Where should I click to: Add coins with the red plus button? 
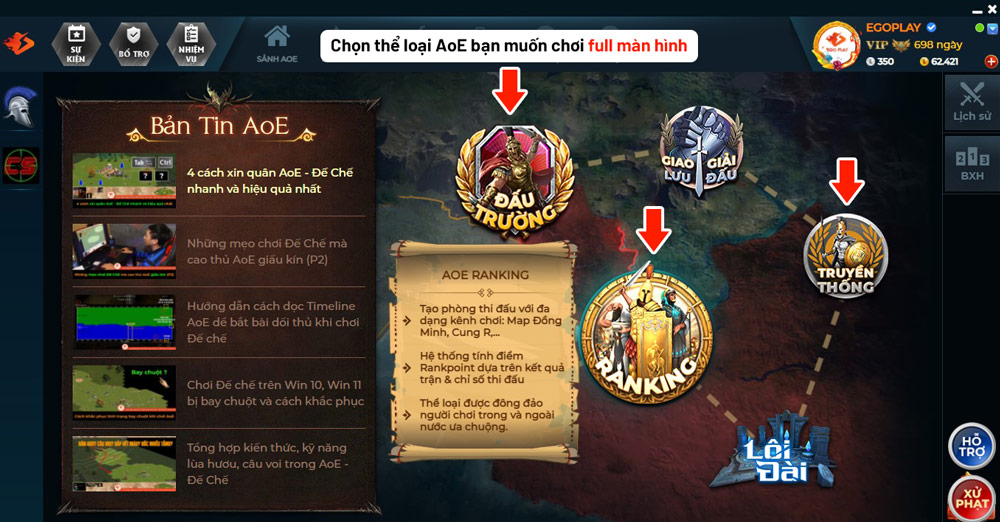[x=990, y=61]
